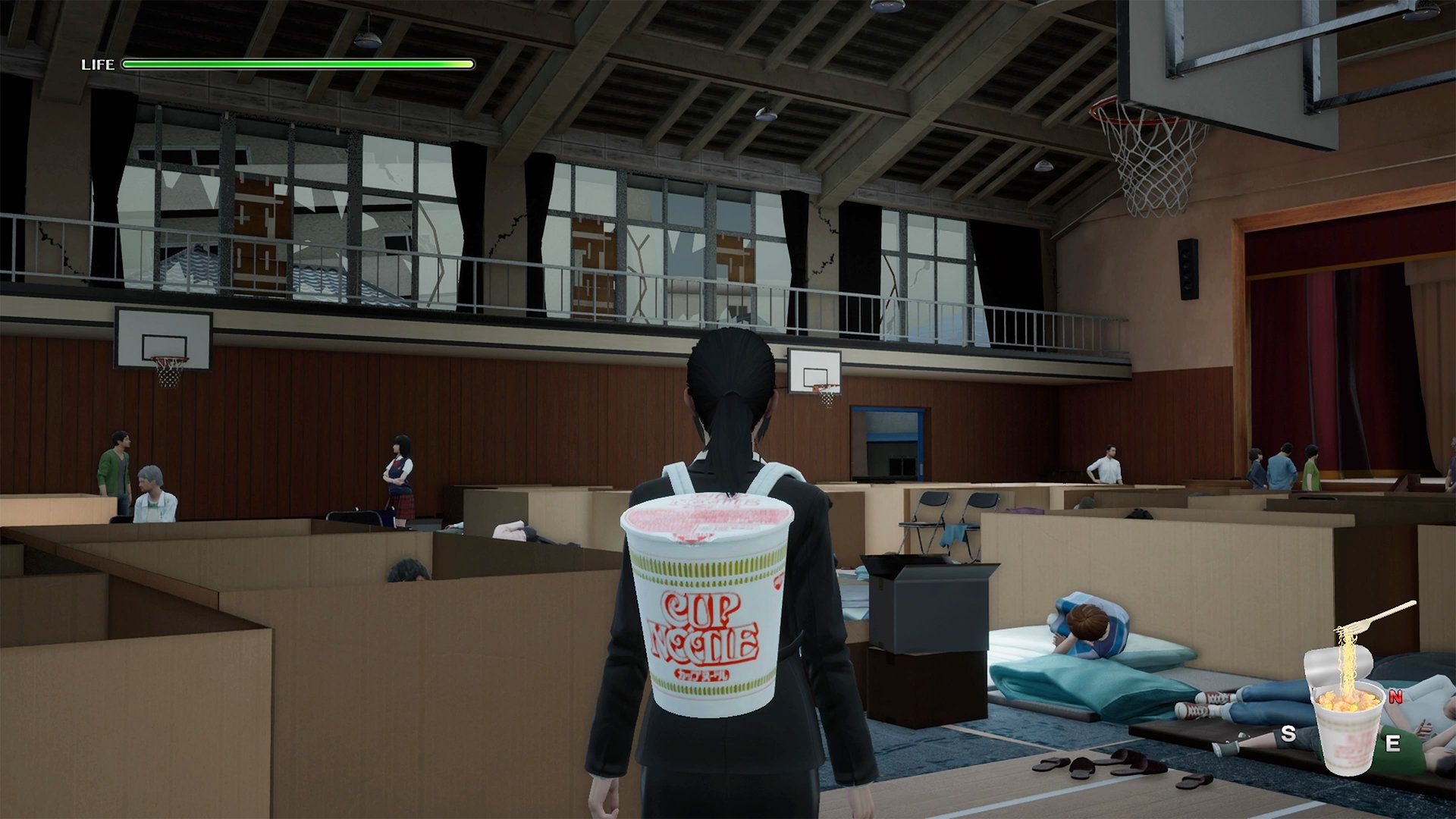Toggle the LIFE gauge display
The width and height of the screenshot is (1456, 819).
point(99,64)
